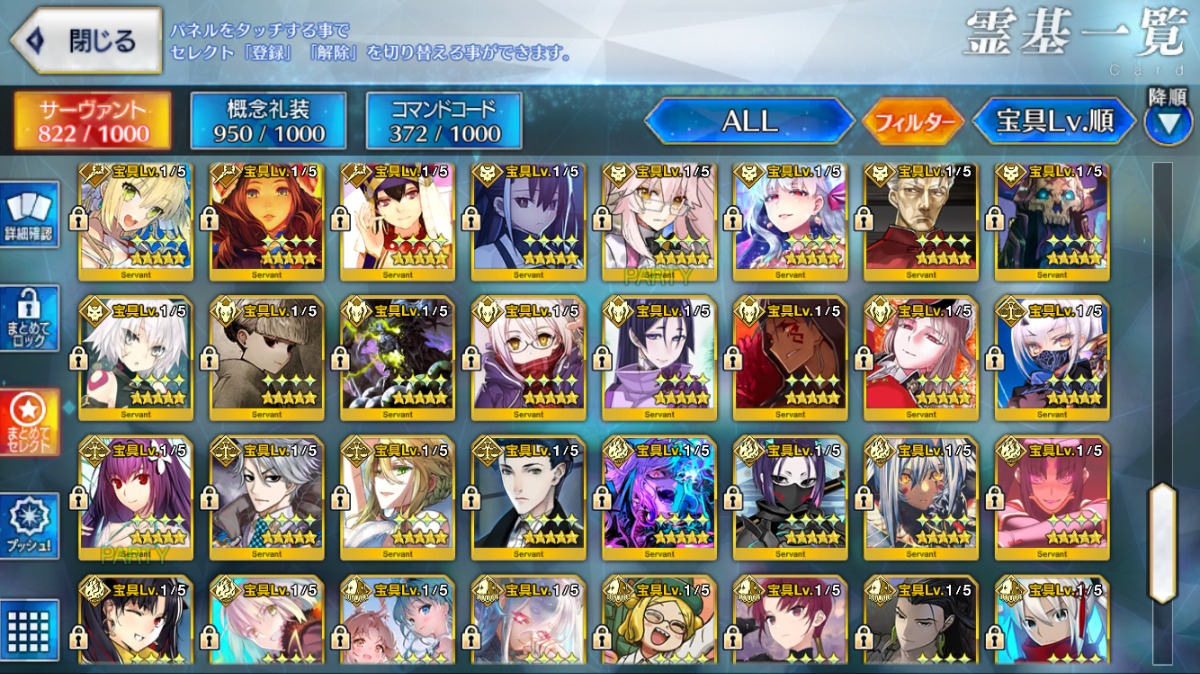The height and width of the screenshot is (674, 1200).
Task: Close the card list with 閉じる
Action: 86,41
